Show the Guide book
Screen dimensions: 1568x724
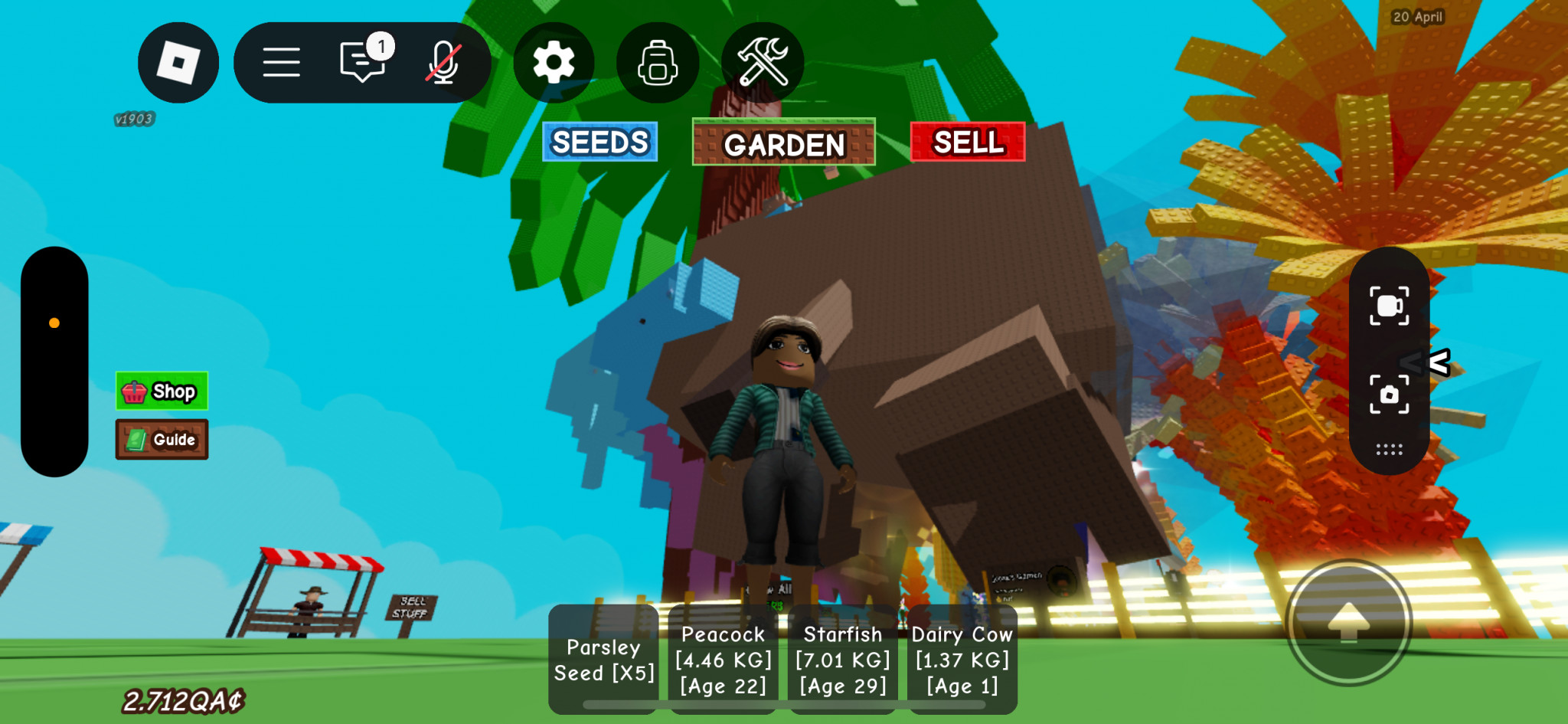pos(162,440)
